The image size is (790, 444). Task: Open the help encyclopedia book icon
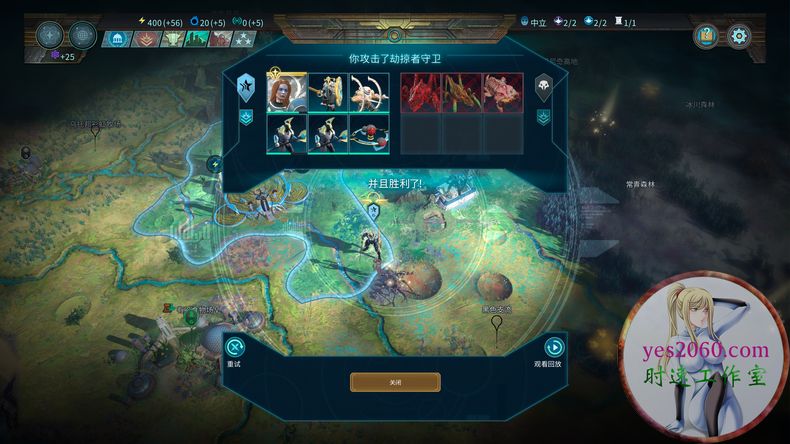point(707,36)
